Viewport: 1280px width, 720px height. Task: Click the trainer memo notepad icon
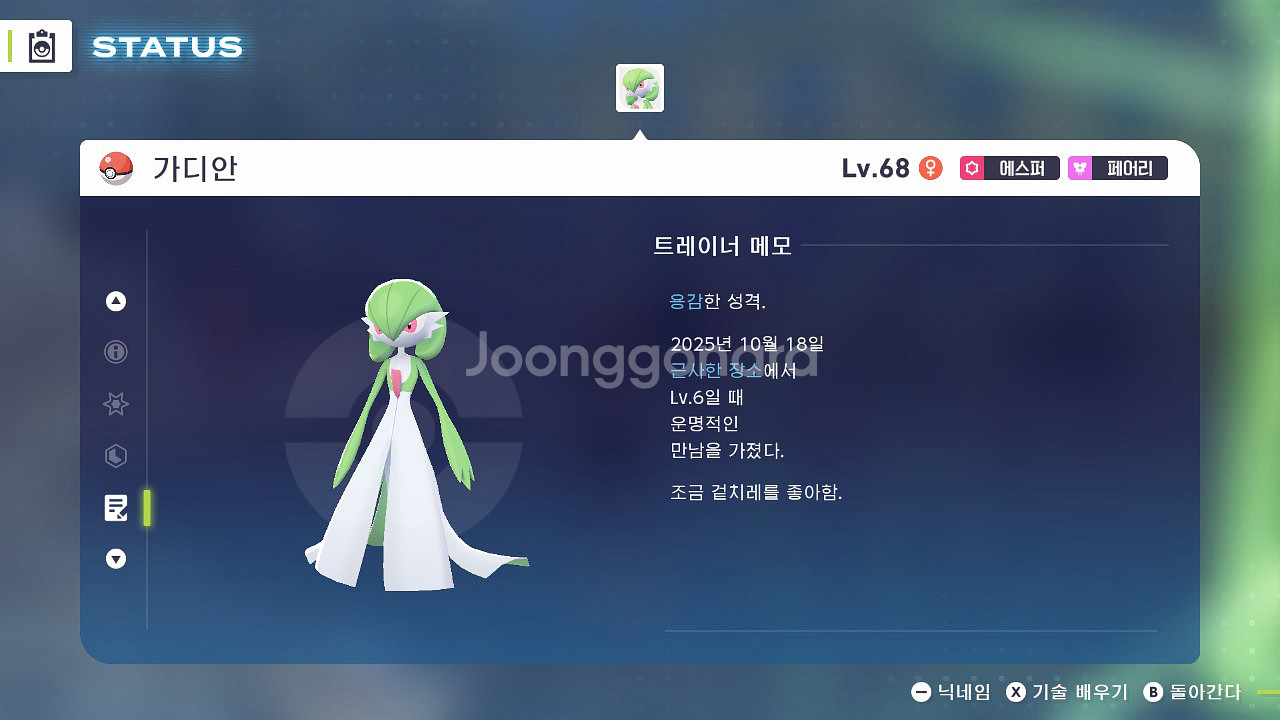pos(115,507)
